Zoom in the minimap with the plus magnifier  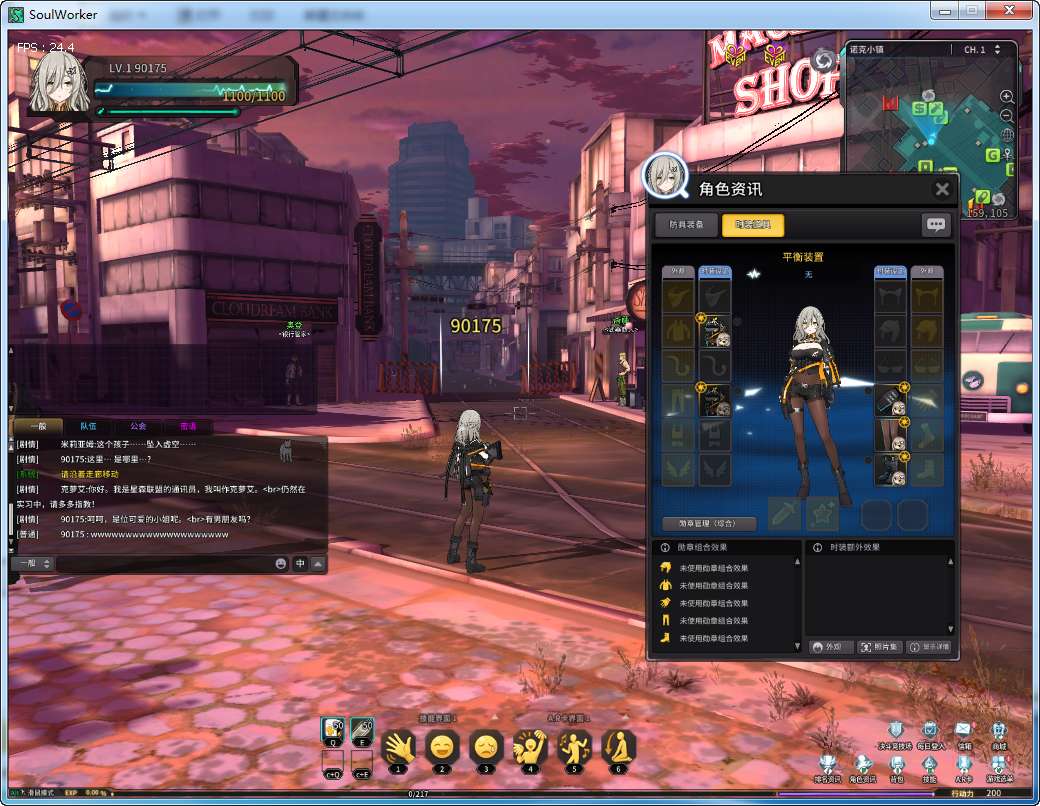(x=1007, y=97)
